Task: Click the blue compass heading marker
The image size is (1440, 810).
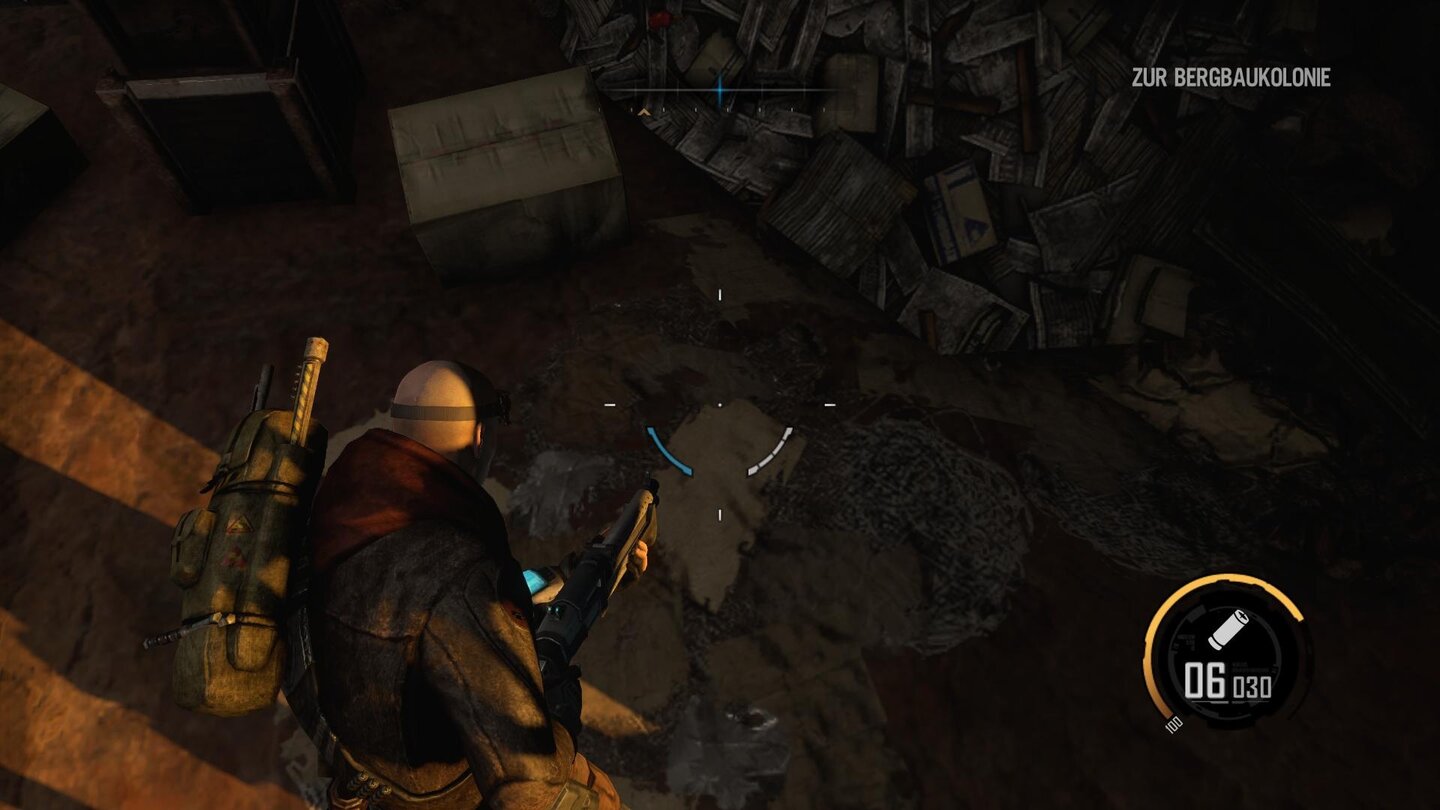Action: tap(719, 92)
